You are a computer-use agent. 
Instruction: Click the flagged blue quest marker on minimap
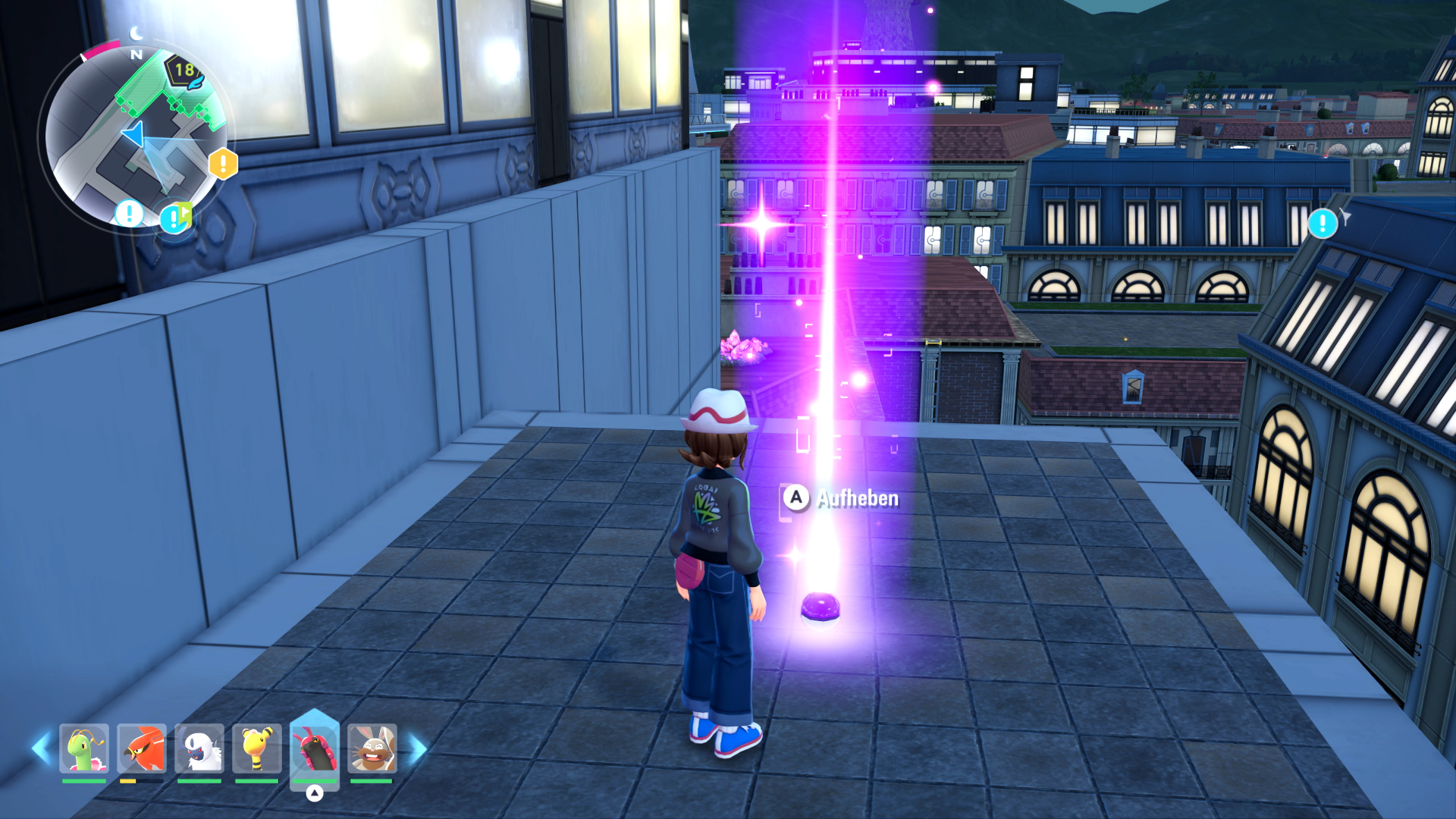coord(174,219)
